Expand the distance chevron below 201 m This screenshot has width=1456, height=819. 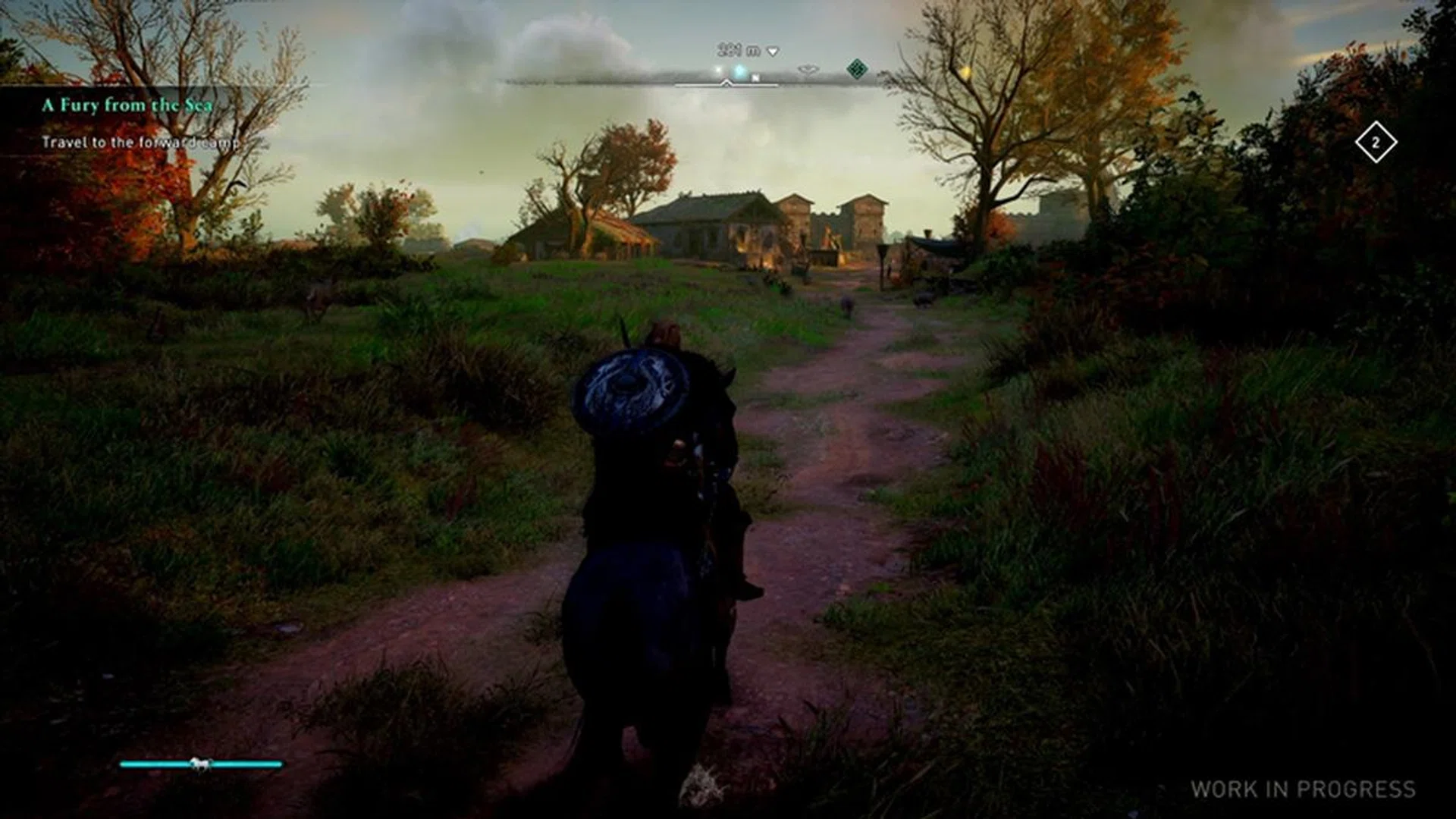pyautogui.click(x=772, y=52)
